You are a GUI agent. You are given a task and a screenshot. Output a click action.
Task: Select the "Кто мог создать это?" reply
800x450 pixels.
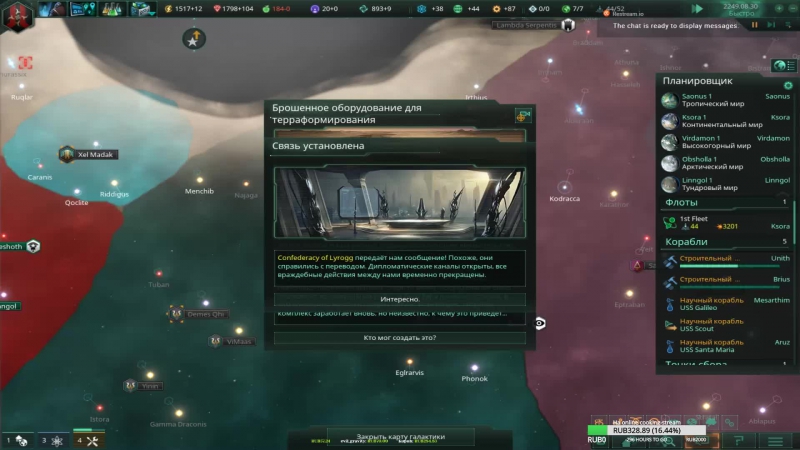click(400, 337)
